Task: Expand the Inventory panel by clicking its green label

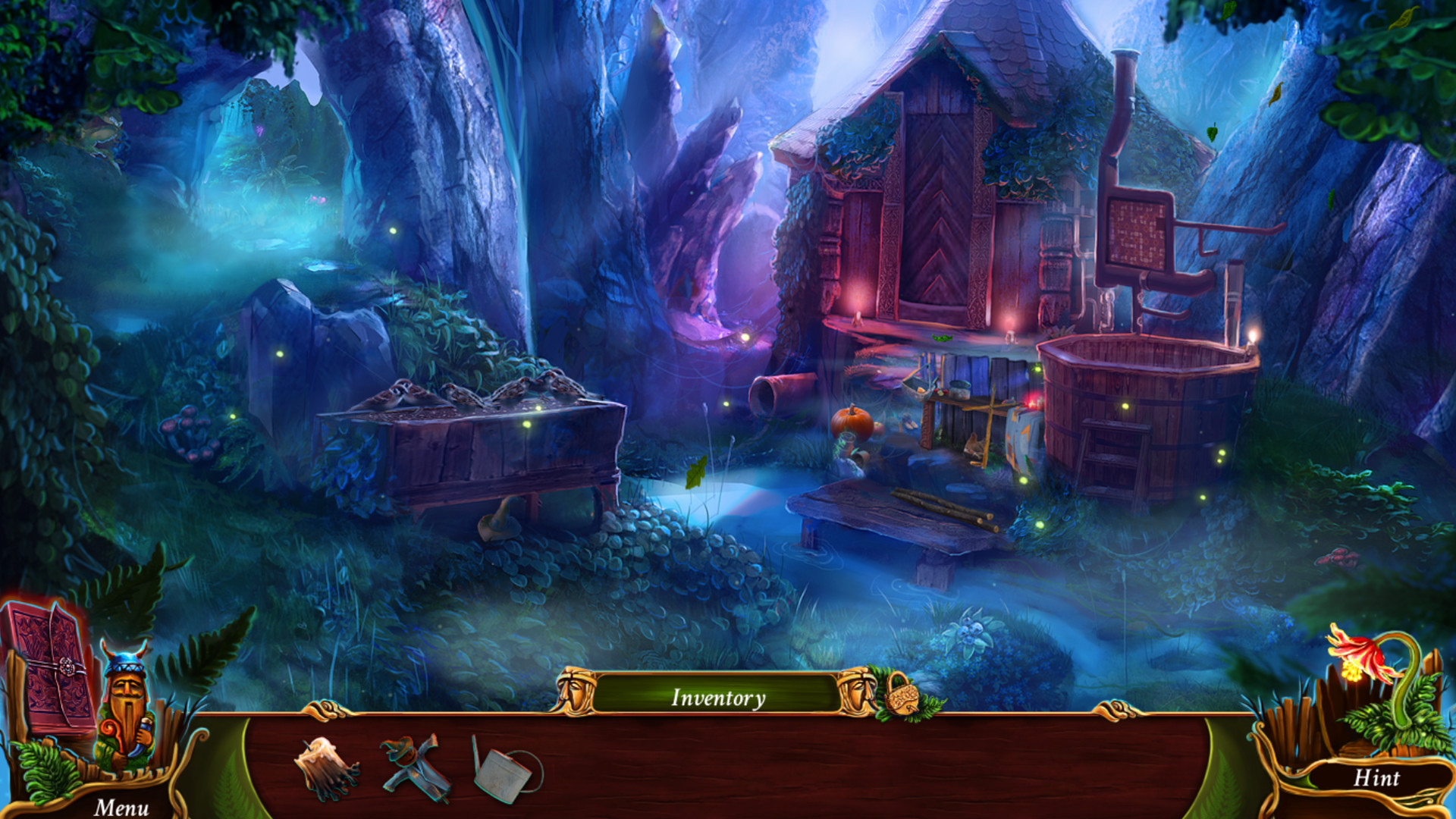Action: (718, 695)
